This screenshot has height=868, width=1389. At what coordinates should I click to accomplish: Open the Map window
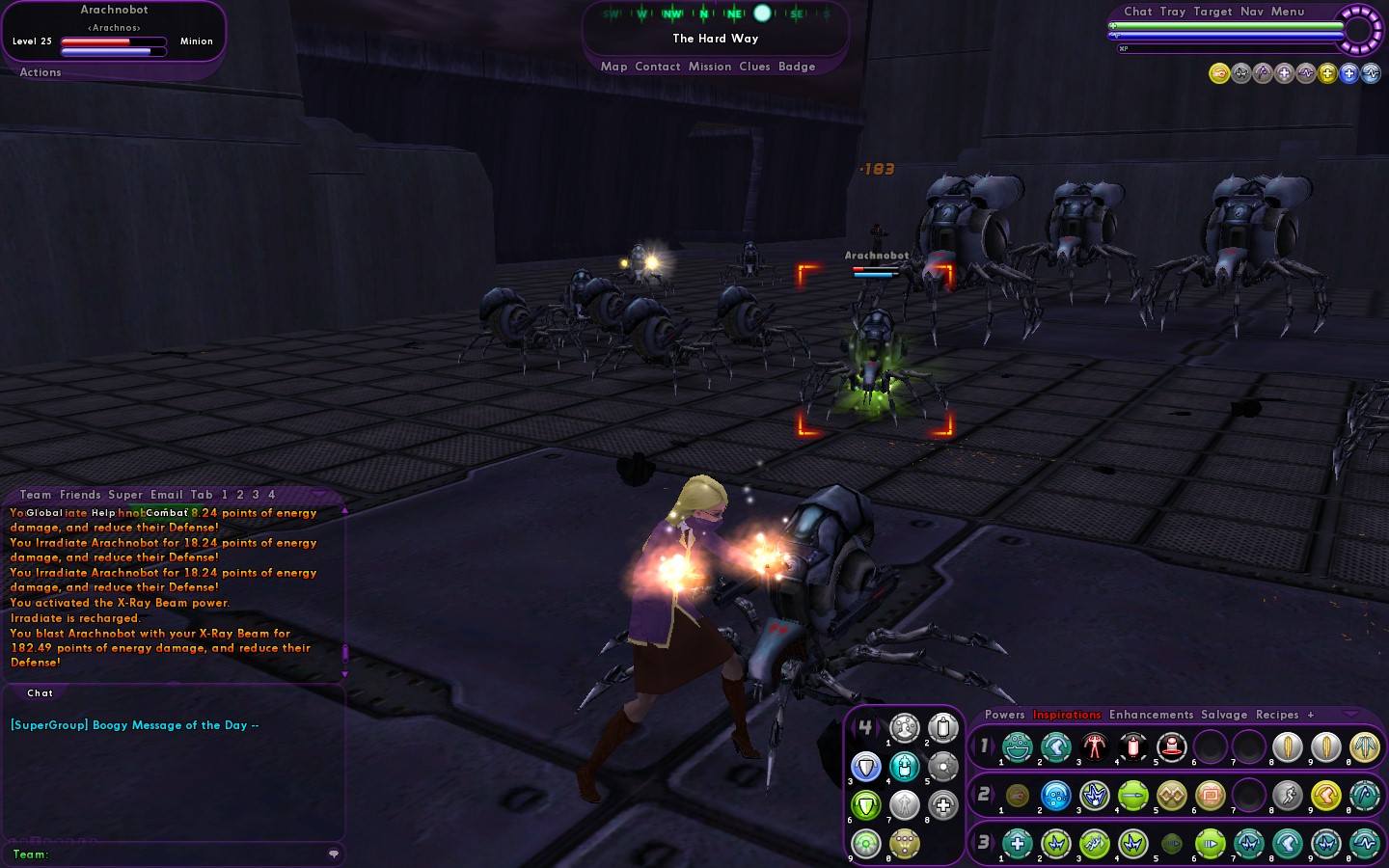click(x=613, y=67)
